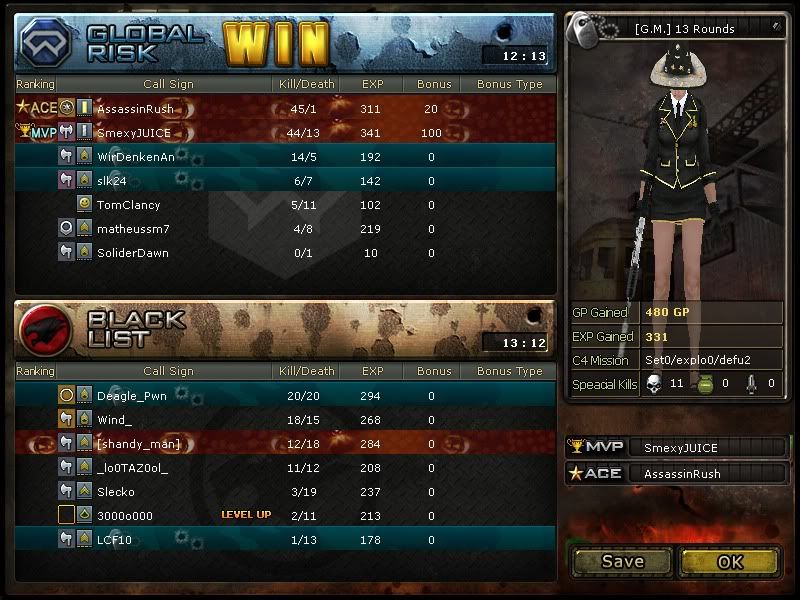
Task: Click the Wind_ player row
Action: coord(114,420)
